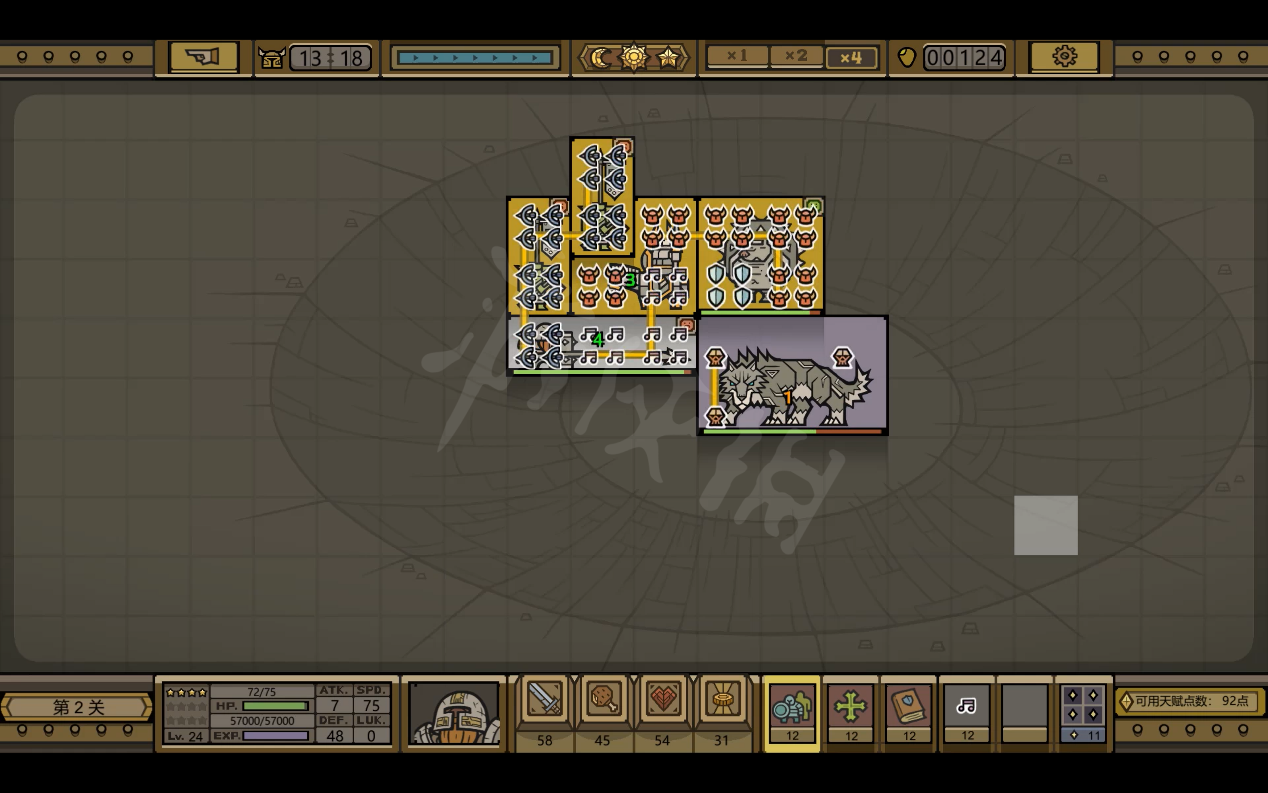
Task: Open the available talent points panel
Action: tap(1190, 701)
